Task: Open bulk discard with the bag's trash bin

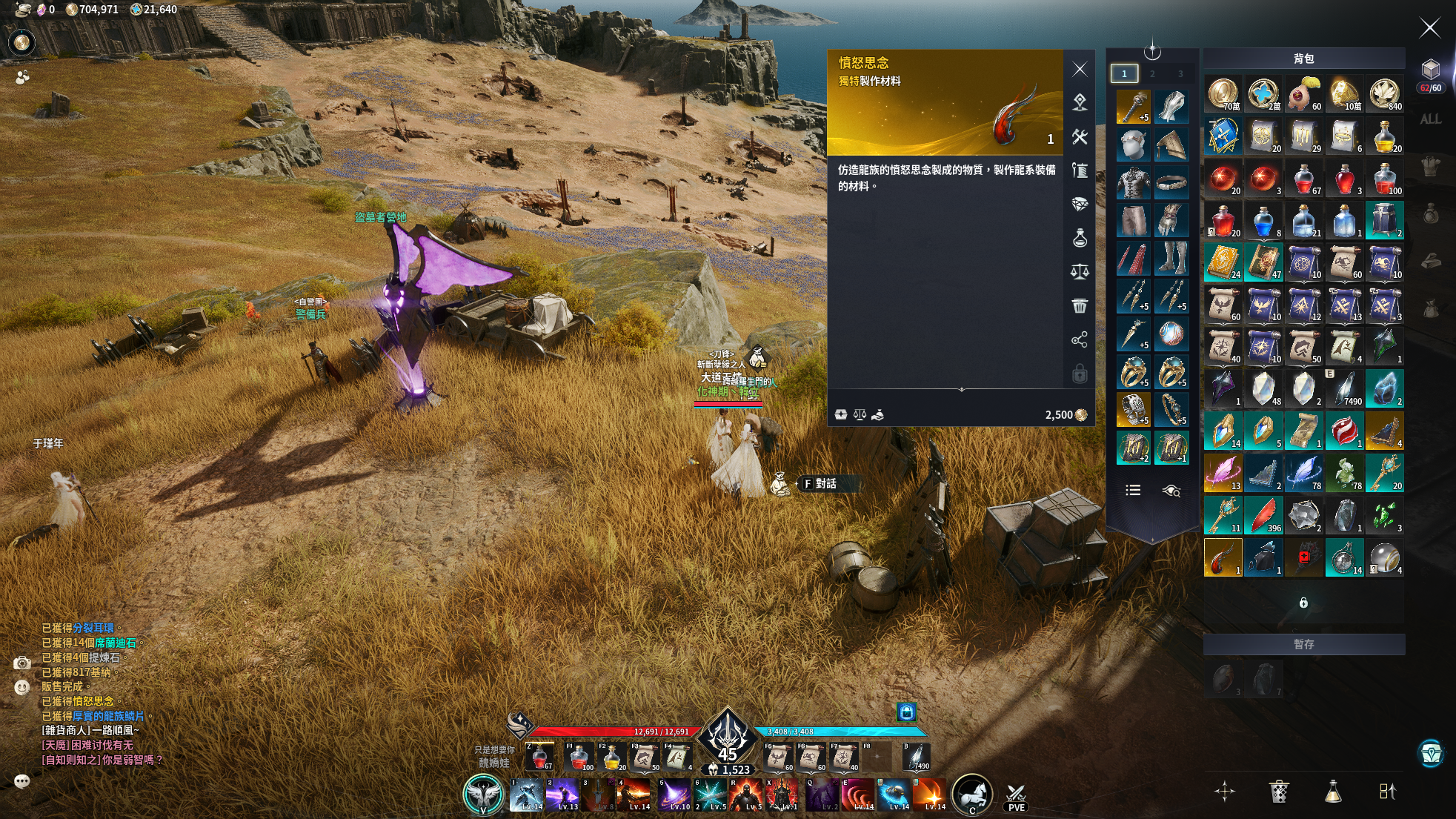Action: point(1279,792)
